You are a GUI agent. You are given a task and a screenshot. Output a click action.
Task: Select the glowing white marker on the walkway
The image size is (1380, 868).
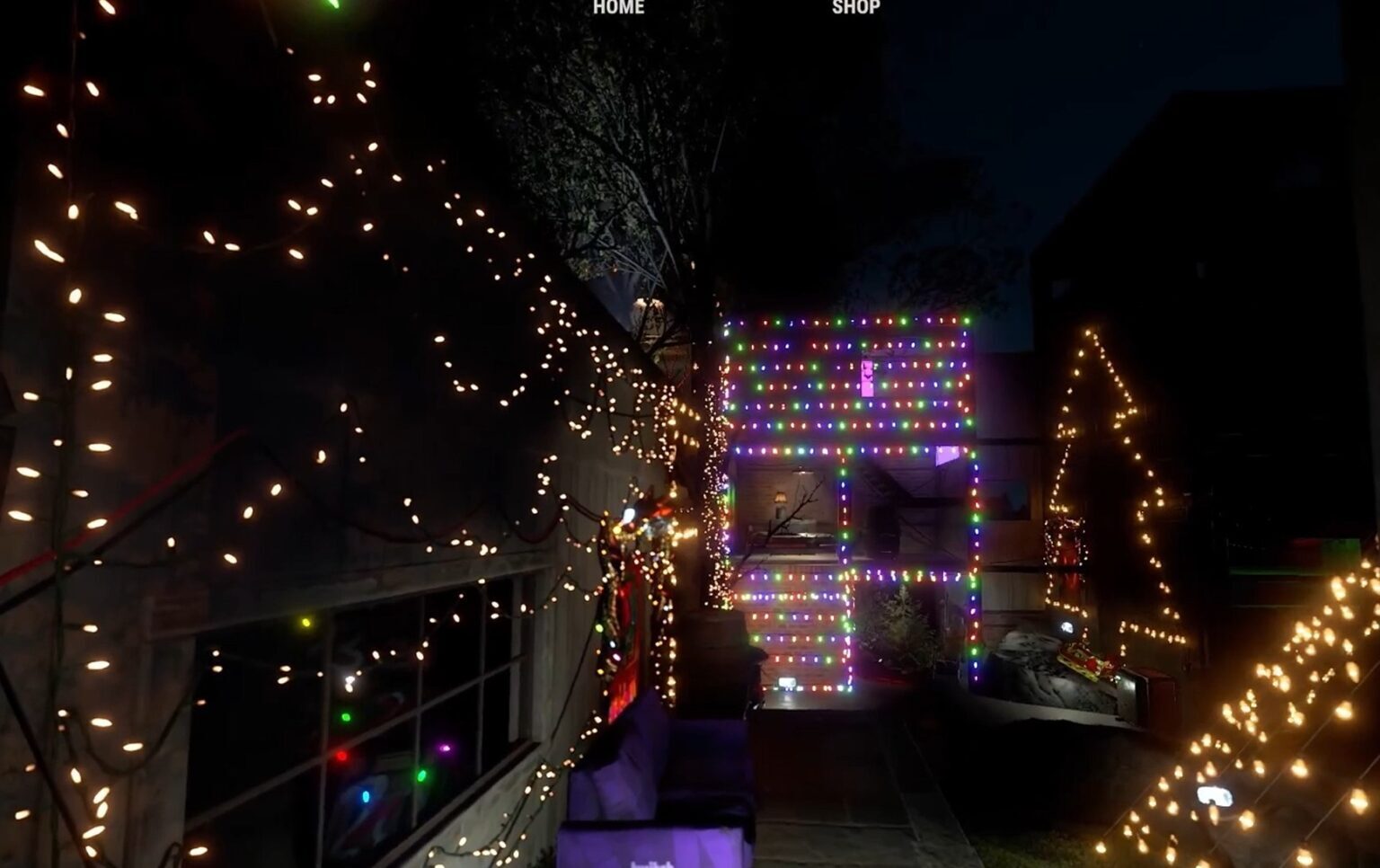pos(786,682)
